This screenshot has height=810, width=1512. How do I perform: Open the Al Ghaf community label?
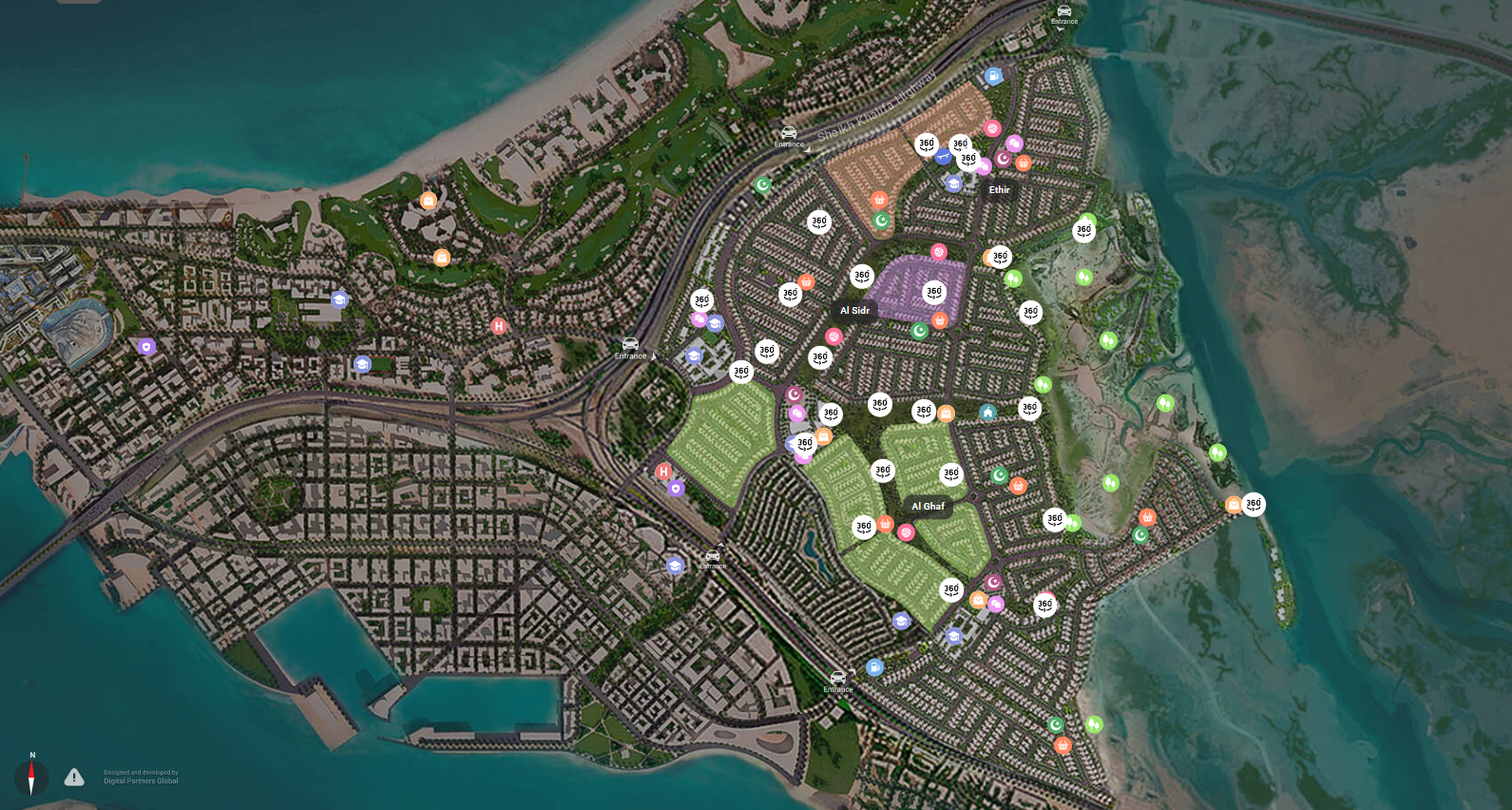[928, 507]
